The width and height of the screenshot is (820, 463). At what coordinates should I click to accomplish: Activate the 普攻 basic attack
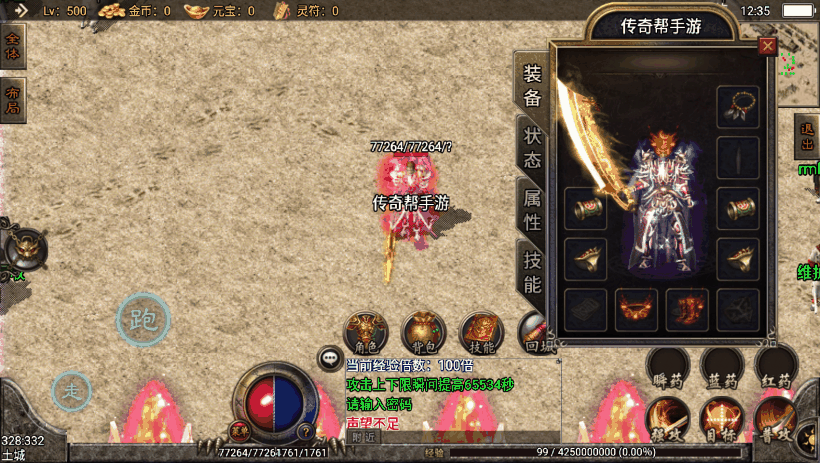tap(774, 419)
